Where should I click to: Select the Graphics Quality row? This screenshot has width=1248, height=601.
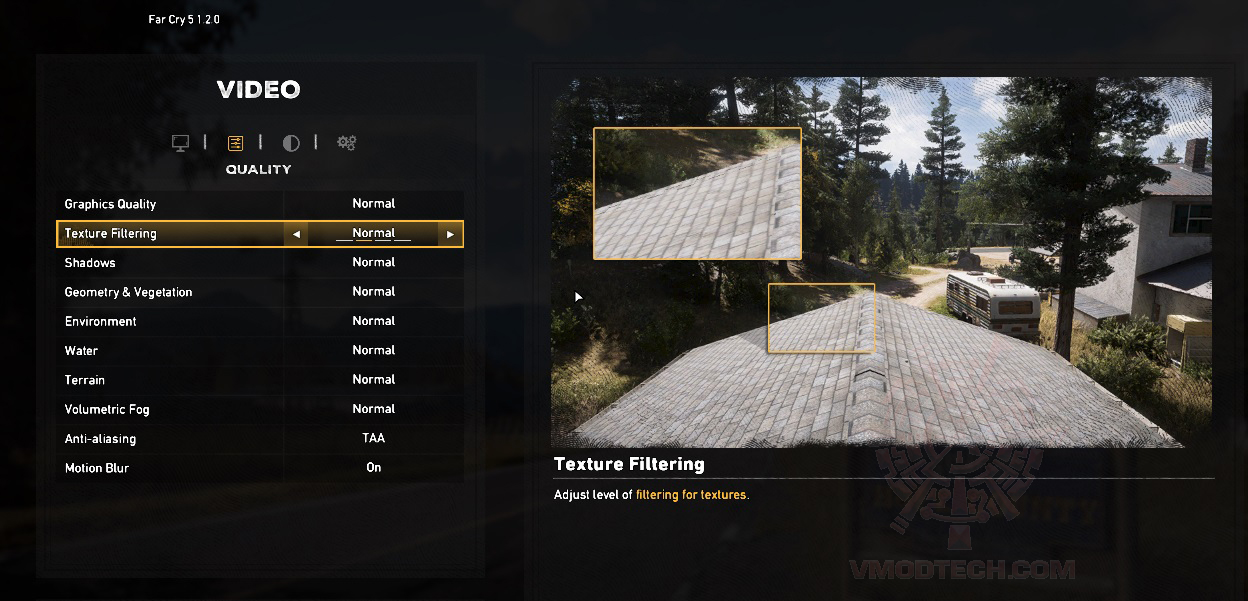coord(260,204)
